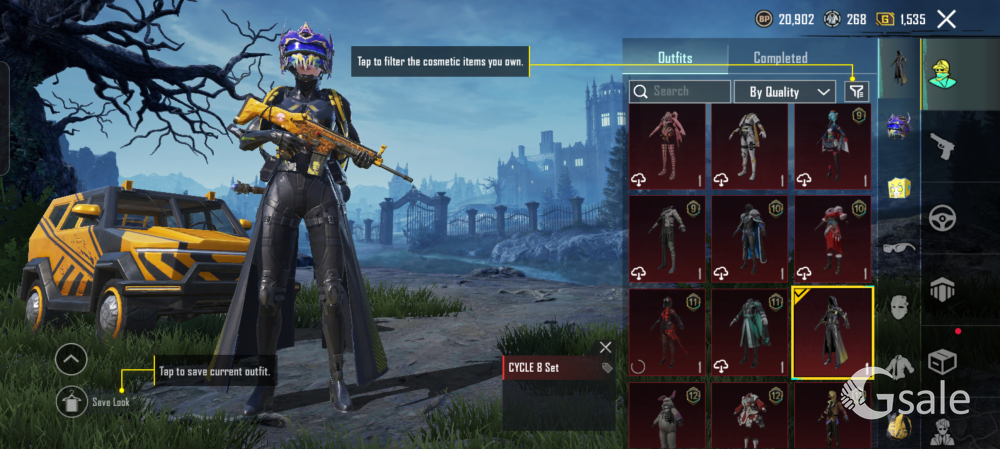The width and height of the screenshot is (1000, 449).
Task: Select the yellow-highlighted black cloak outfit
Action: click(x=832, y=333)
